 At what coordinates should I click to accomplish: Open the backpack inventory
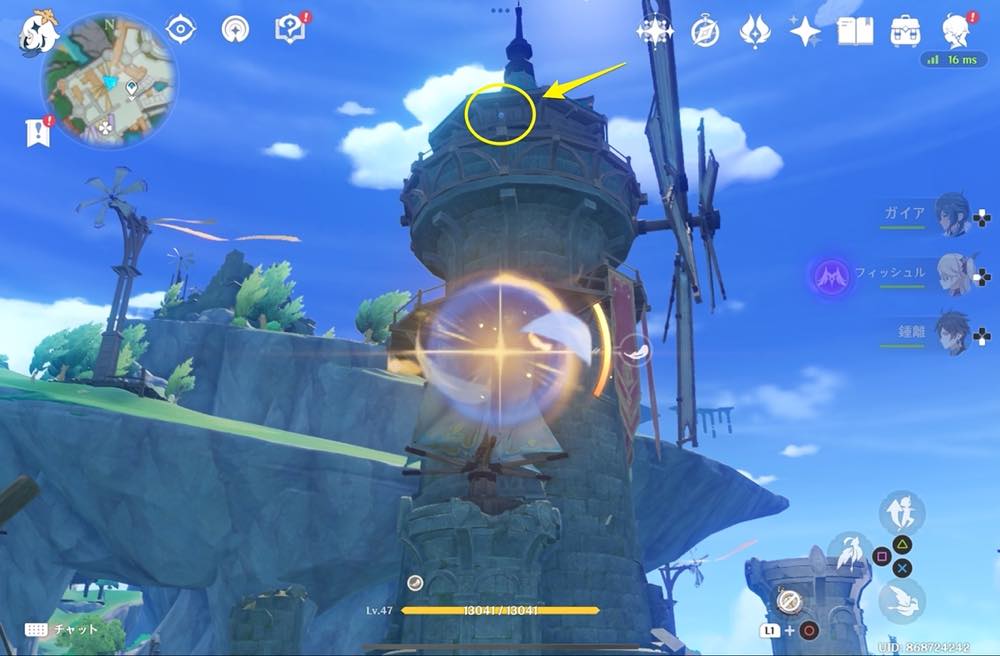pos(906,31)
